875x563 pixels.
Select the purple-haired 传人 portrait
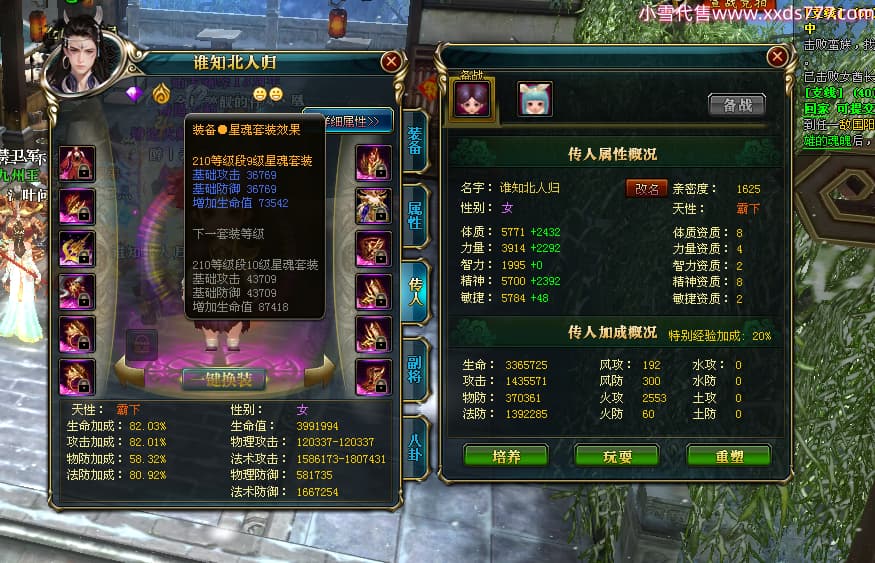click(x=472, y=100)
